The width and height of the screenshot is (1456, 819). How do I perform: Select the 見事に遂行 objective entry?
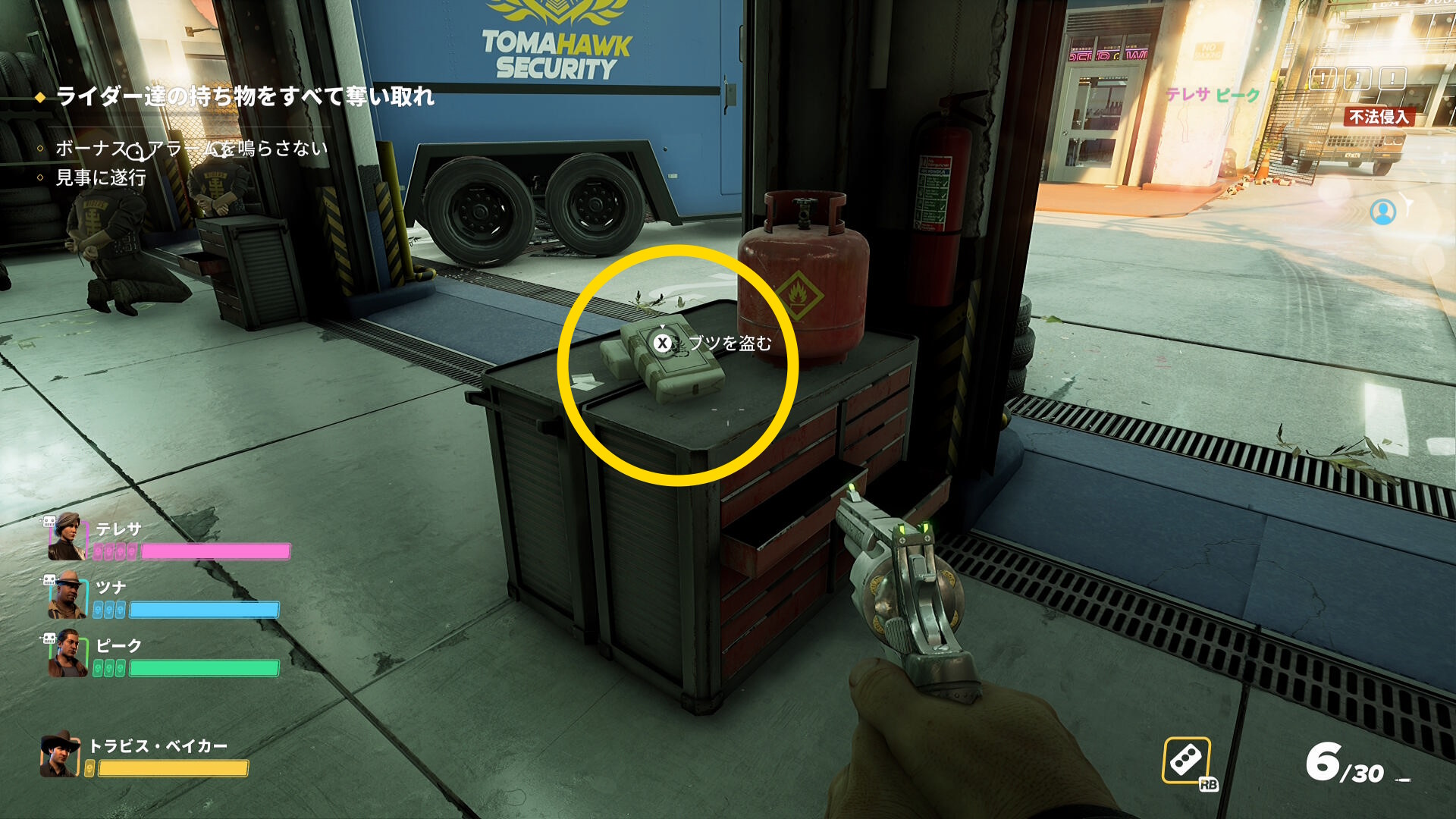100,177
